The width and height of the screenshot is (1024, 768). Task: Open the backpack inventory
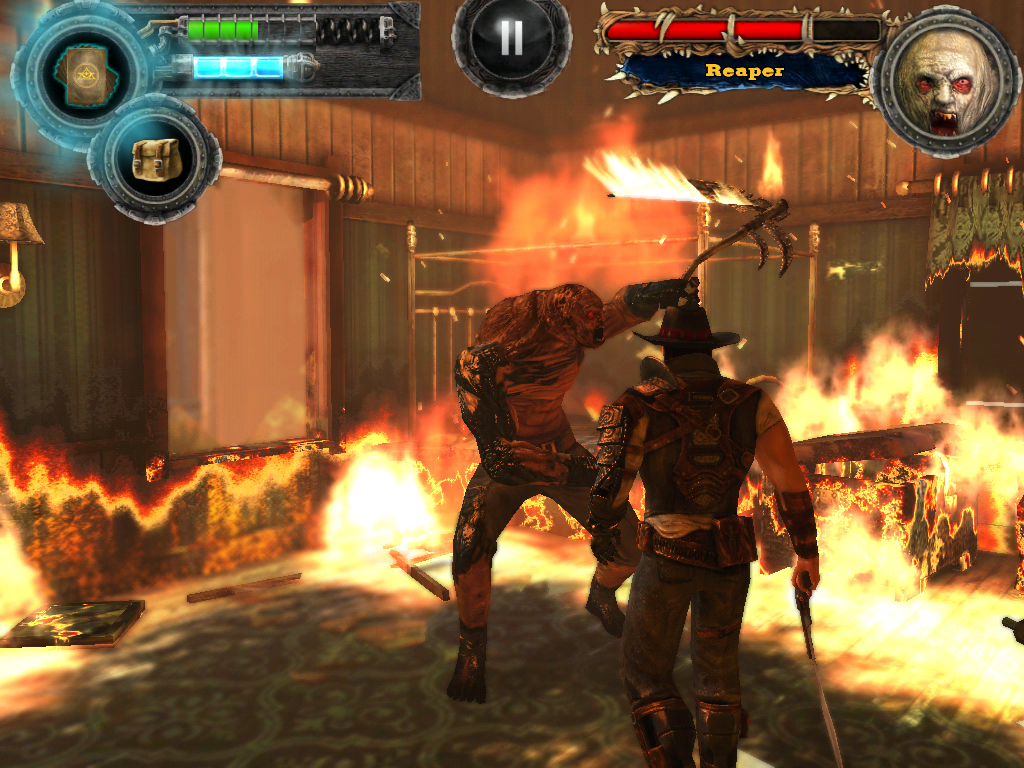click(x=154, y=158)
